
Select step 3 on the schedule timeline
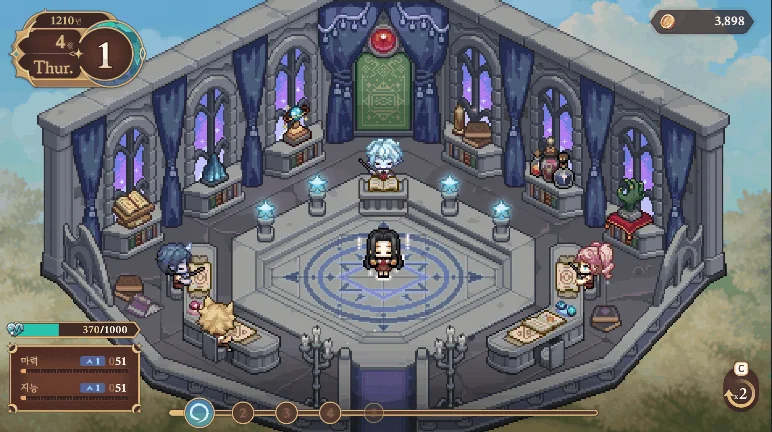pos(286,411)
